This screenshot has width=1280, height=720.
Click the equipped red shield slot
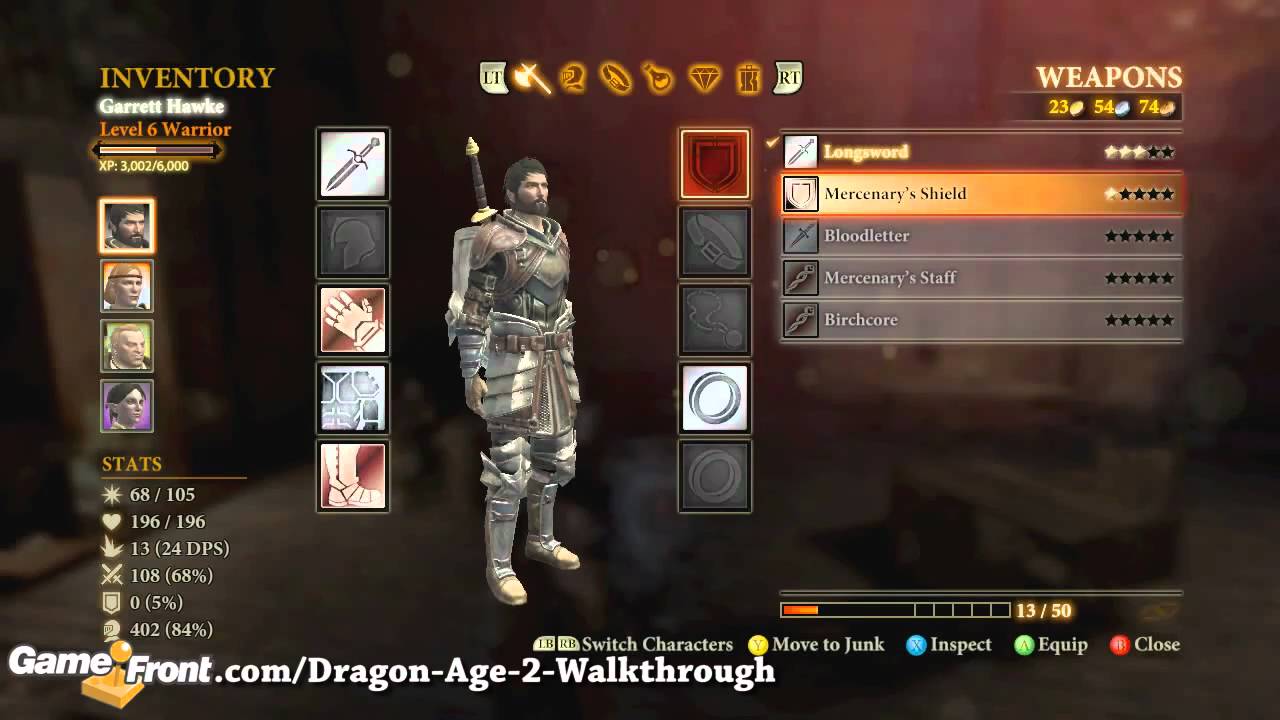pos(714,163)
